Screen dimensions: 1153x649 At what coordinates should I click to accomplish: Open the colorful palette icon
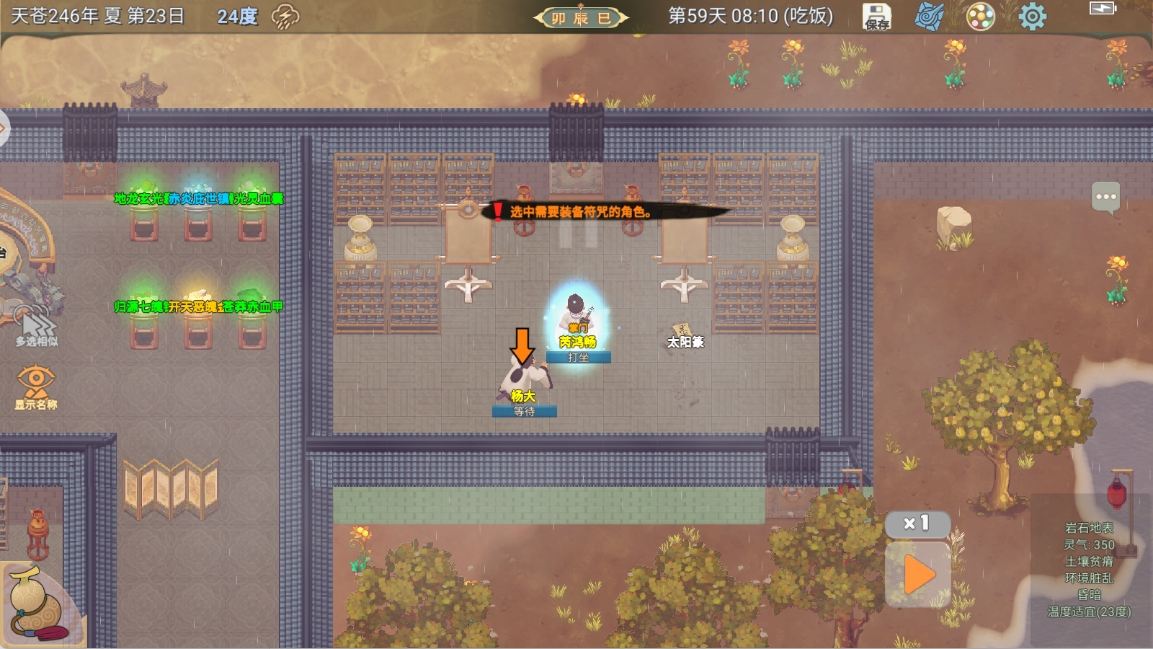[x=980, y=17]
